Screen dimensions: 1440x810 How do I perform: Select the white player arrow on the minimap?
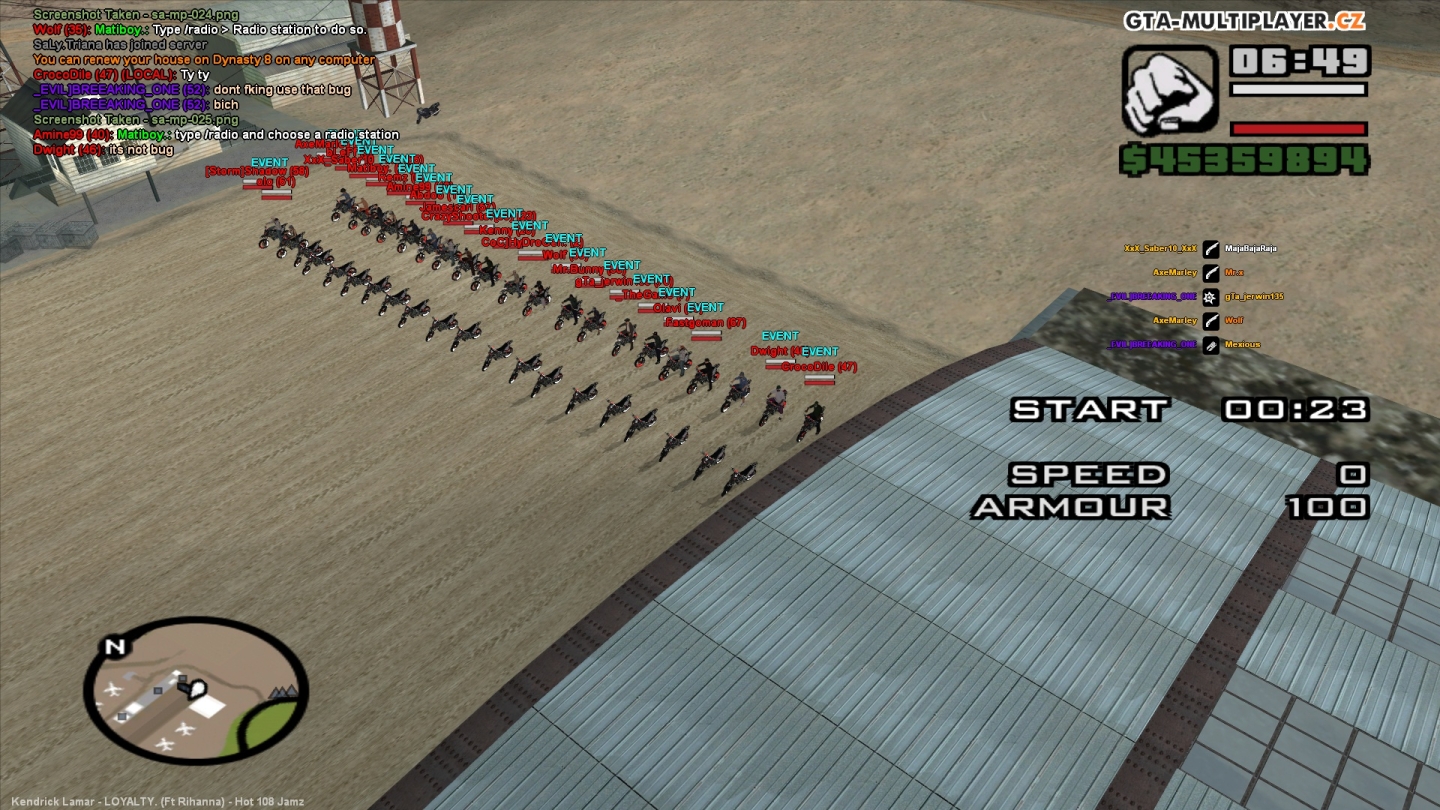(x=195, y=687)
